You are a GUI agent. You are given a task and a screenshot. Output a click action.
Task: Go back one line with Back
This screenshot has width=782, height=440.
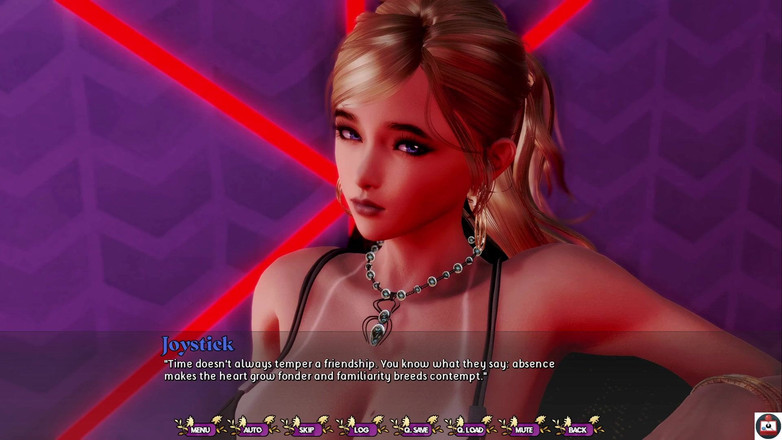click(577, 429)
